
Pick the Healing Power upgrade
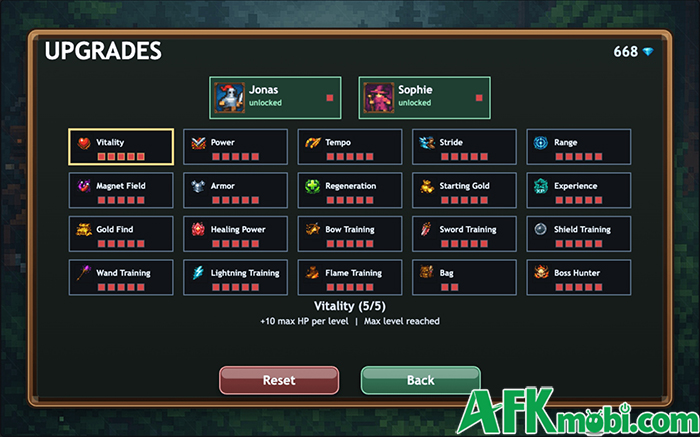(x=235, y=234)
